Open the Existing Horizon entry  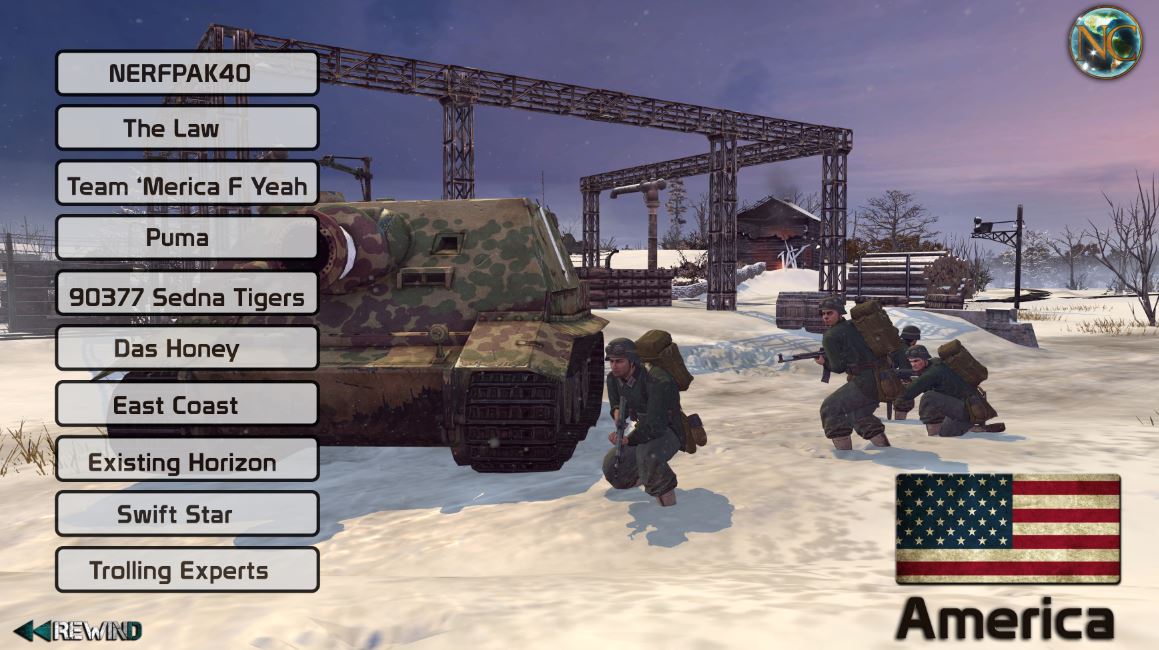(187, 461)
